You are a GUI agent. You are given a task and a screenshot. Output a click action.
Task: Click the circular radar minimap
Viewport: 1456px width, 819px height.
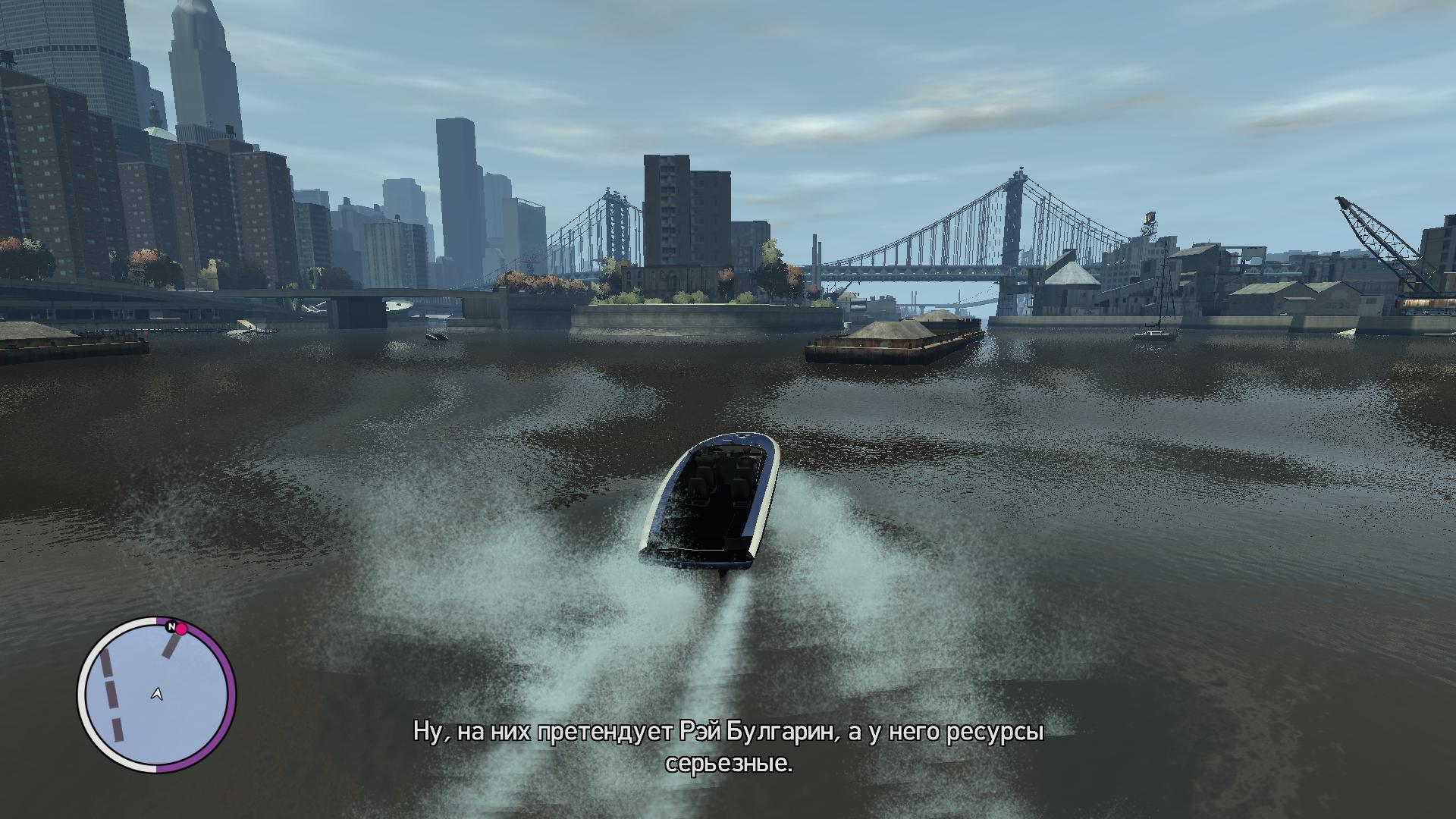point(157,695)
